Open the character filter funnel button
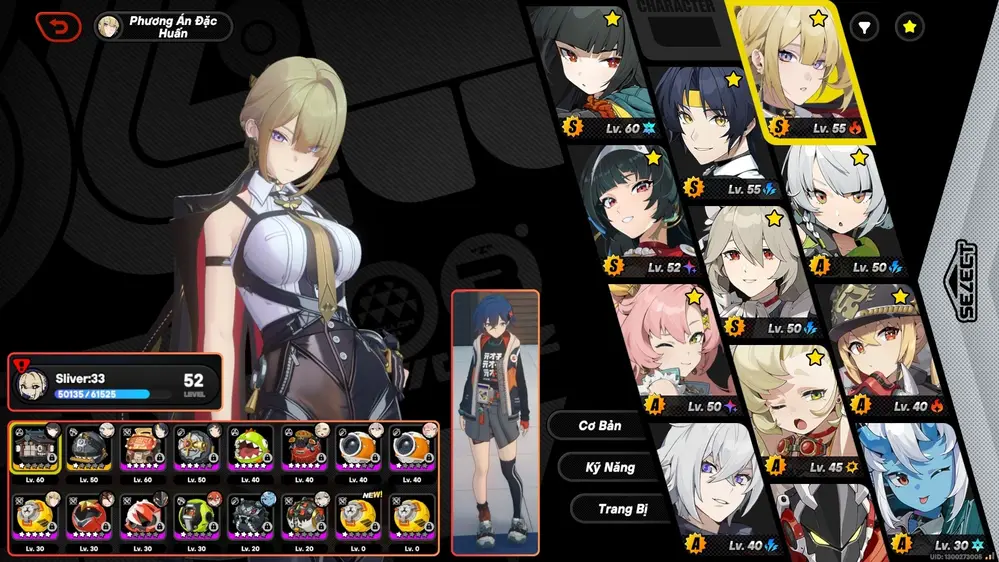 [x=864, y=27]
